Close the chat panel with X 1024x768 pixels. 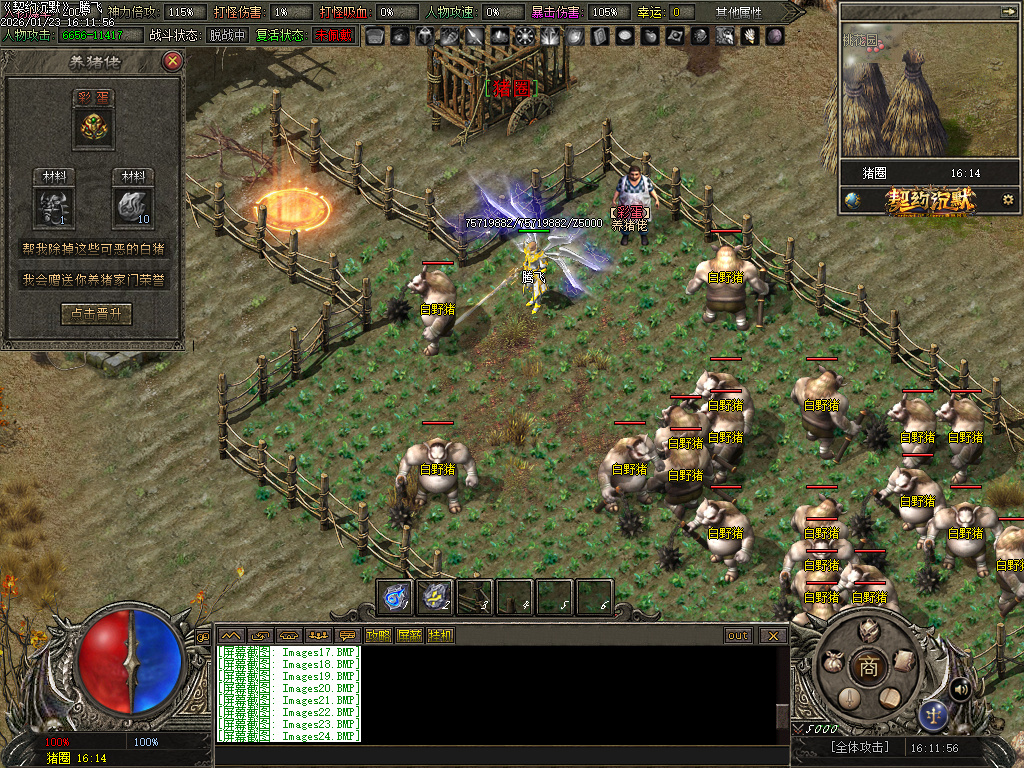[x=773, y=635]
